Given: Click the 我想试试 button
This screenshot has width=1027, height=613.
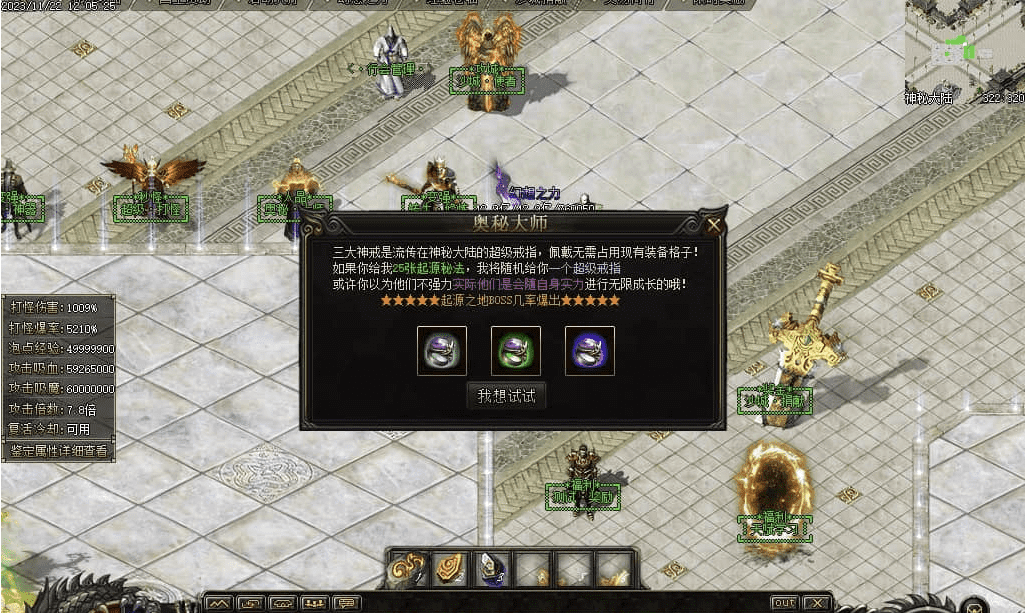Looking at the screenshot, I should 506,396.
